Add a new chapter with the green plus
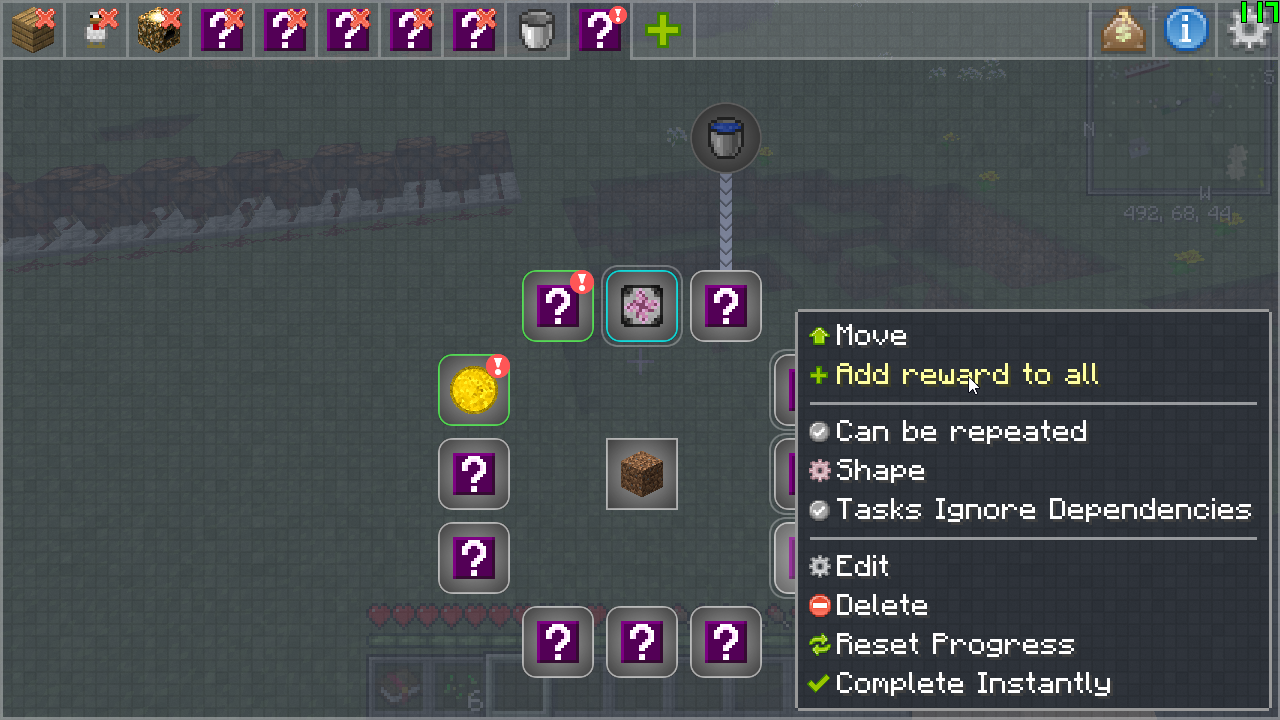1280x720 pixels. click(x=662, y=30)
